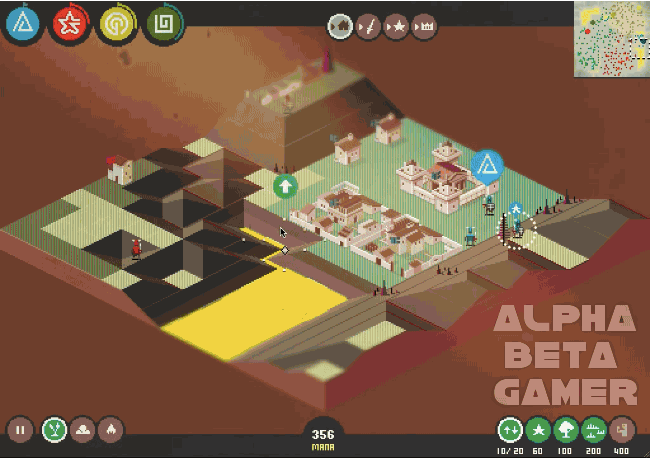The width and height of the screenshot is (650, 458).
Task: Choose the sword command button
Action: 368,24
